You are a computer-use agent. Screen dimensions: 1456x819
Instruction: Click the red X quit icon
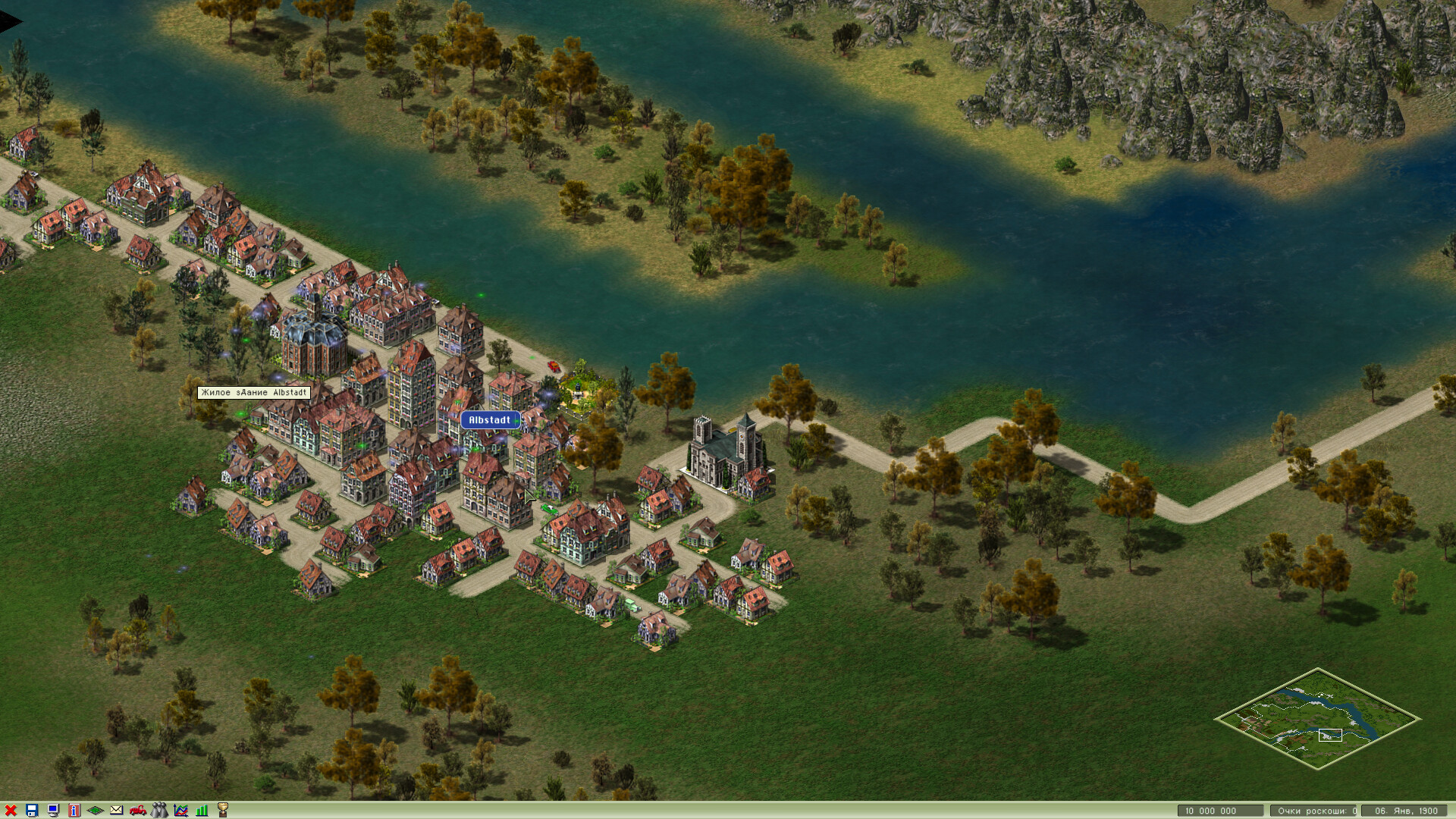pos(11,811)
